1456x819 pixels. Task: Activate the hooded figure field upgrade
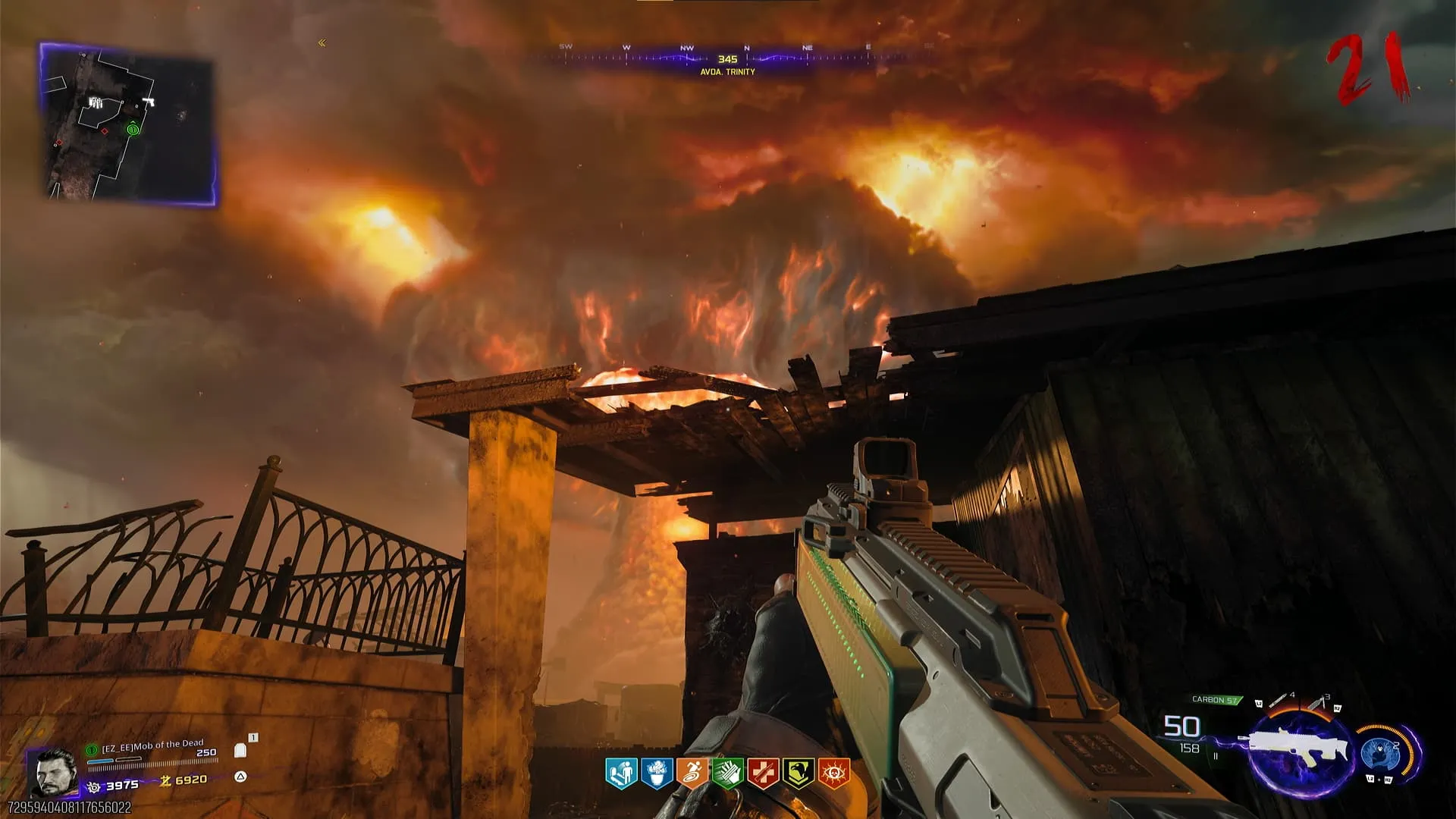(1379, 752)
